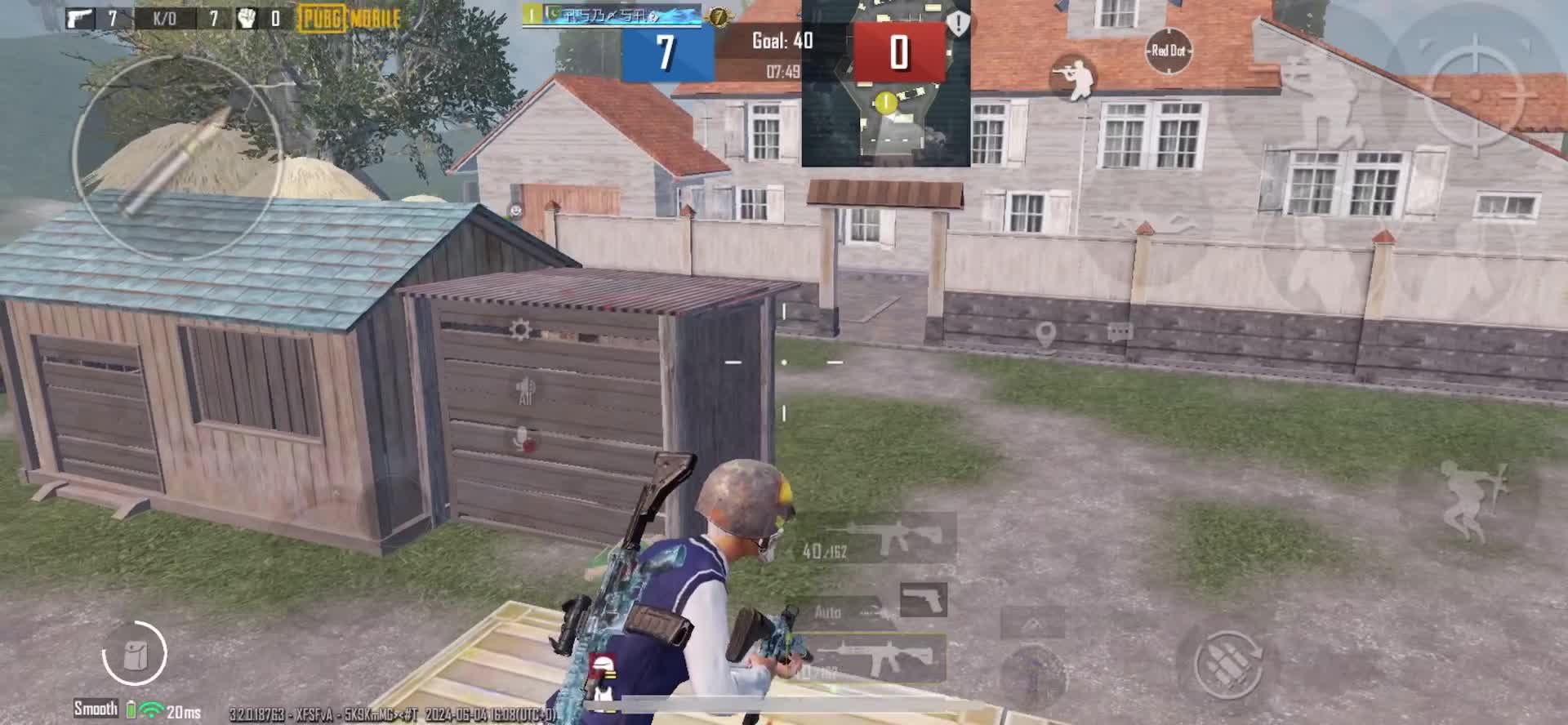This screenshot has width=1568, height=725.
Task: Reload with the circular bullets button
Action: click(1227, 663)
